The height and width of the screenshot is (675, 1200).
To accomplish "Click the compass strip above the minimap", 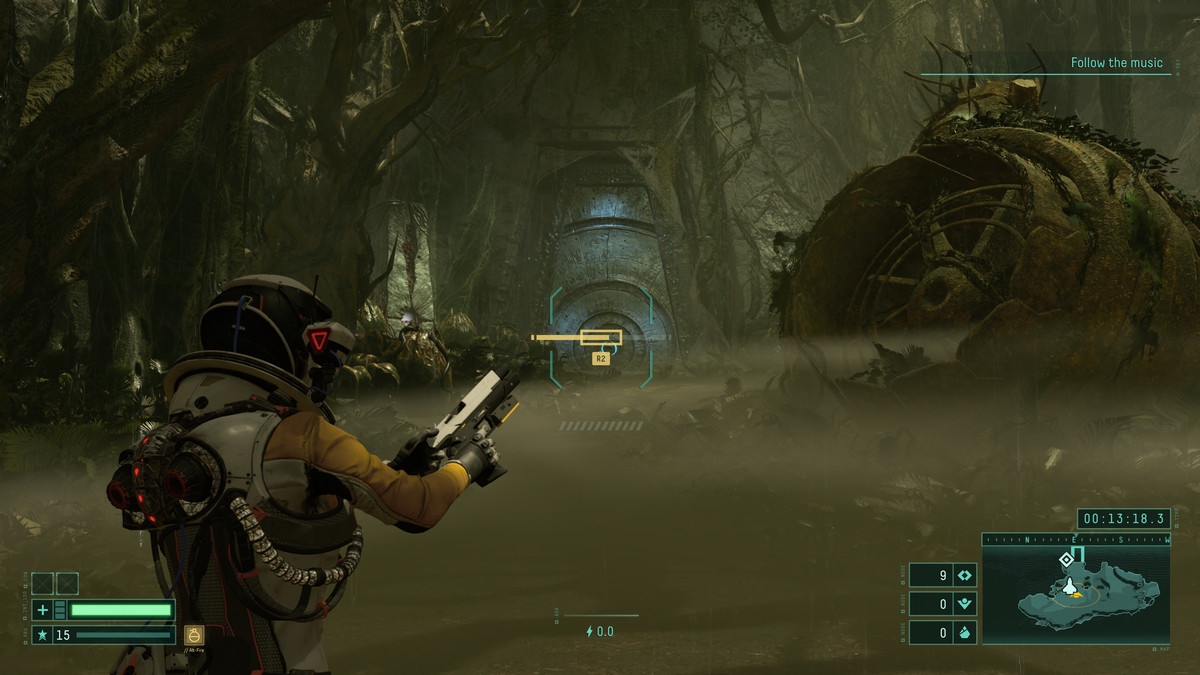I will coord(1076,539).
